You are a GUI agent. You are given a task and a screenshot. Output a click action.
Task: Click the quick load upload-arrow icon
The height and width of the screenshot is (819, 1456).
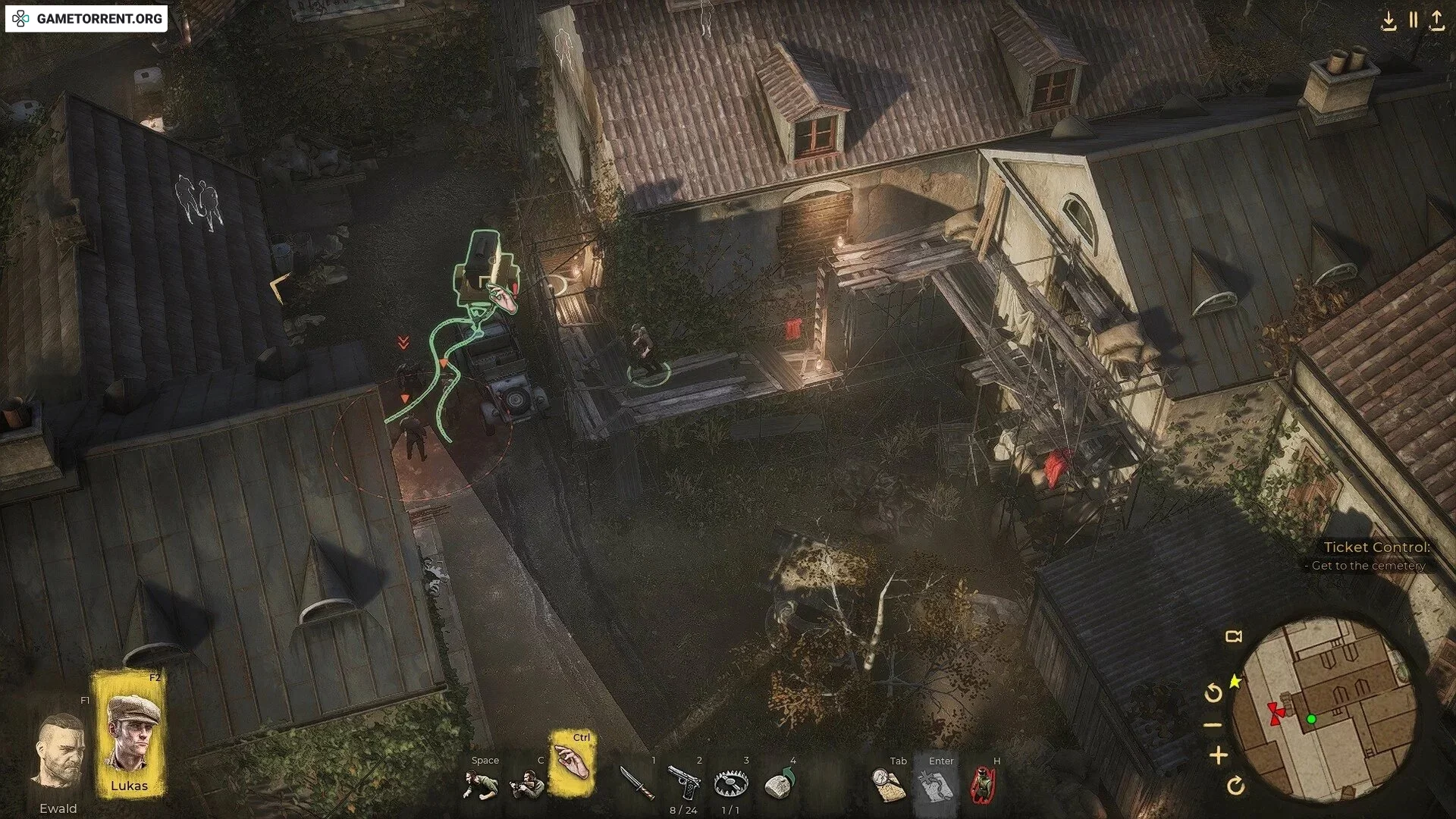(x=1437, y=20)
